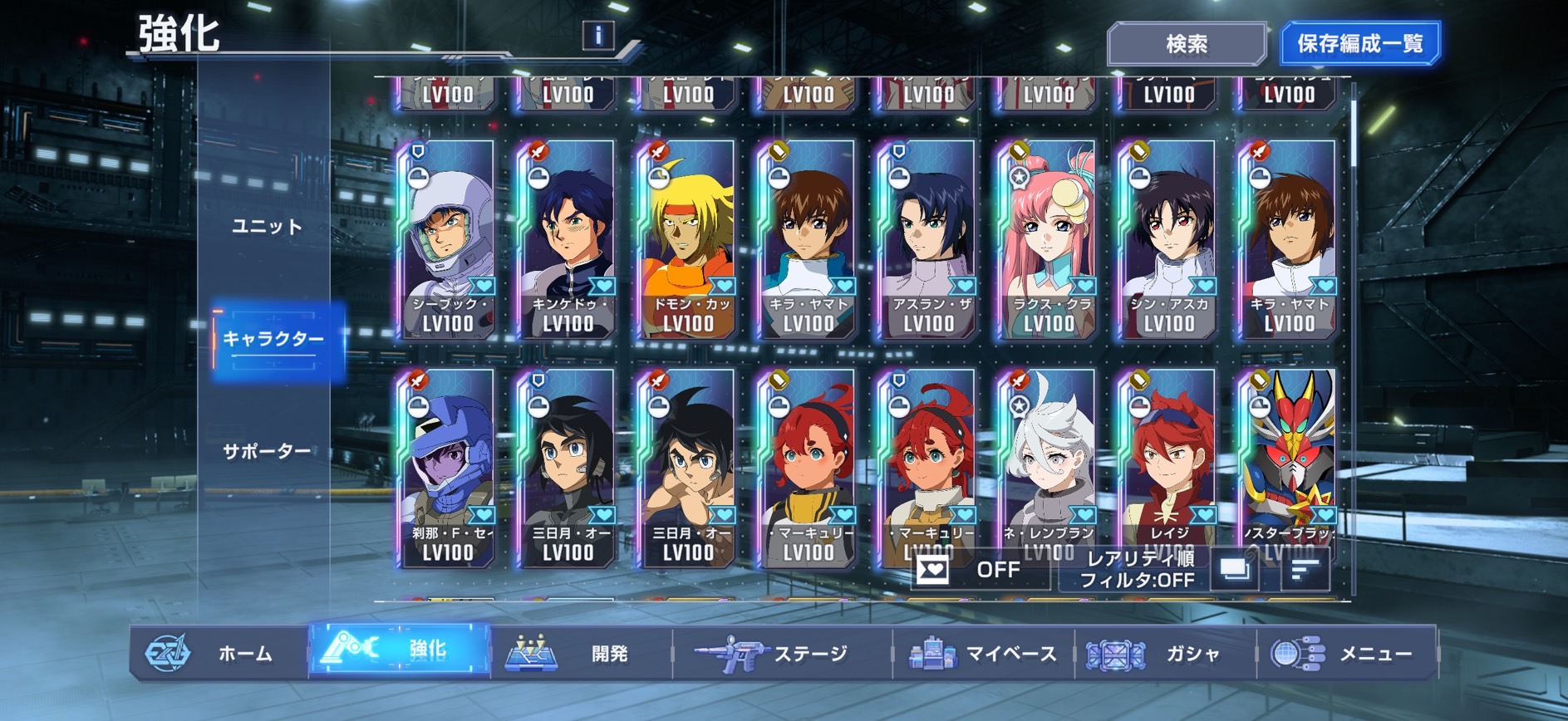Switch to the ユニット tab
The width and height of the screenshot is (1568, 721).
266,227
